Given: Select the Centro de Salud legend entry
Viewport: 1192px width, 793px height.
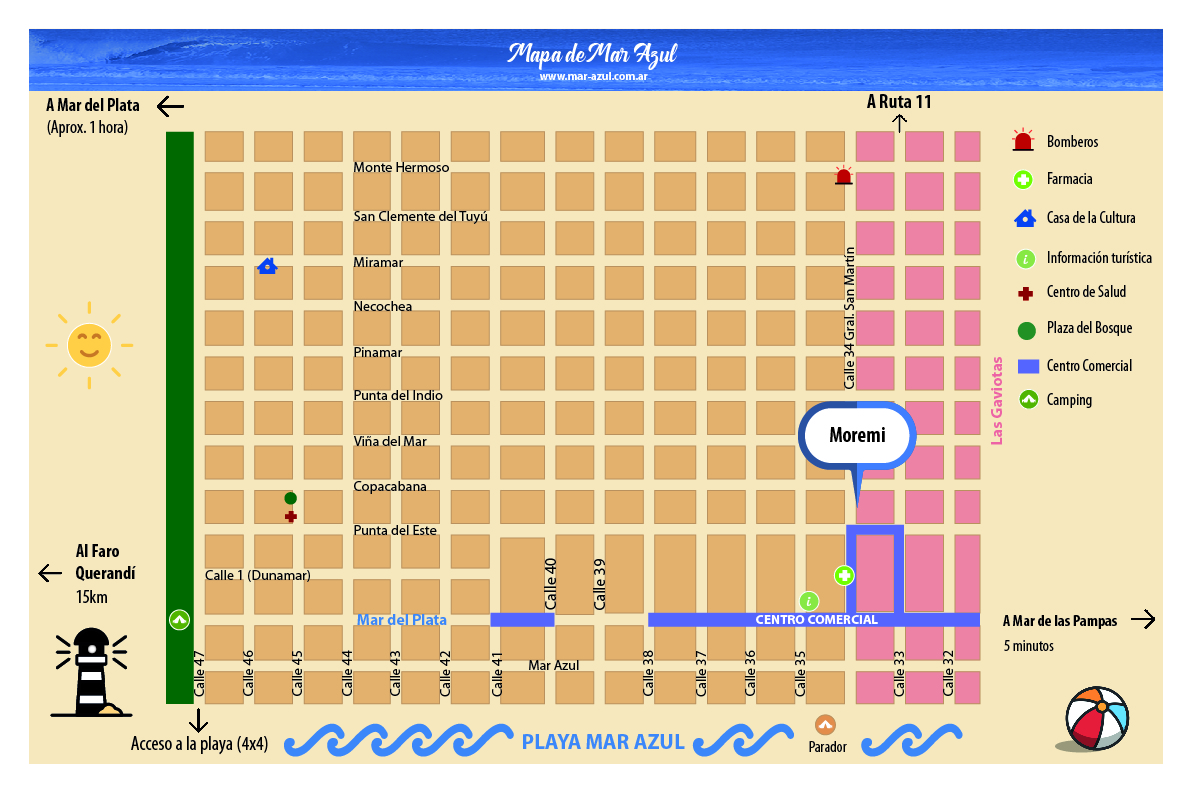Looking at the screenshot, I should tap(1086, 292).
